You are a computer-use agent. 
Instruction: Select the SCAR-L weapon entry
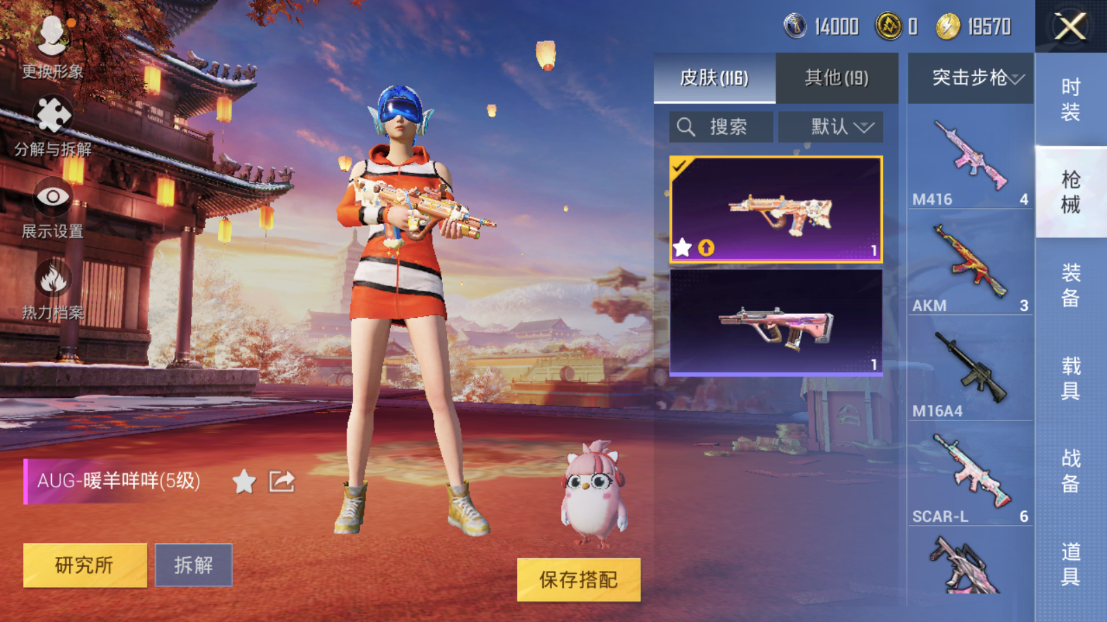(969, 478)
